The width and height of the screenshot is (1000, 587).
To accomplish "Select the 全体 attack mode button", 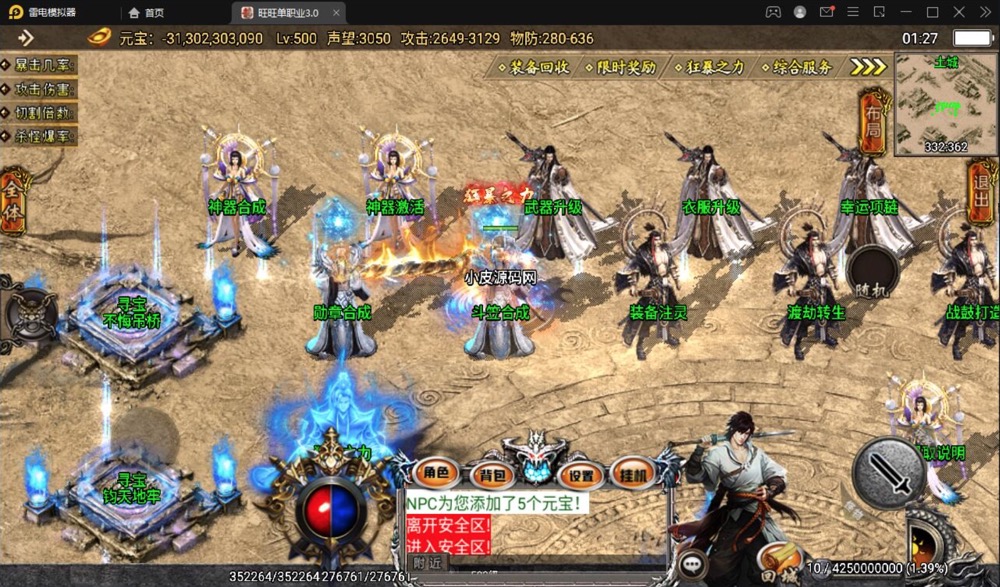I will pyautogui.click(x=14, y=200).
